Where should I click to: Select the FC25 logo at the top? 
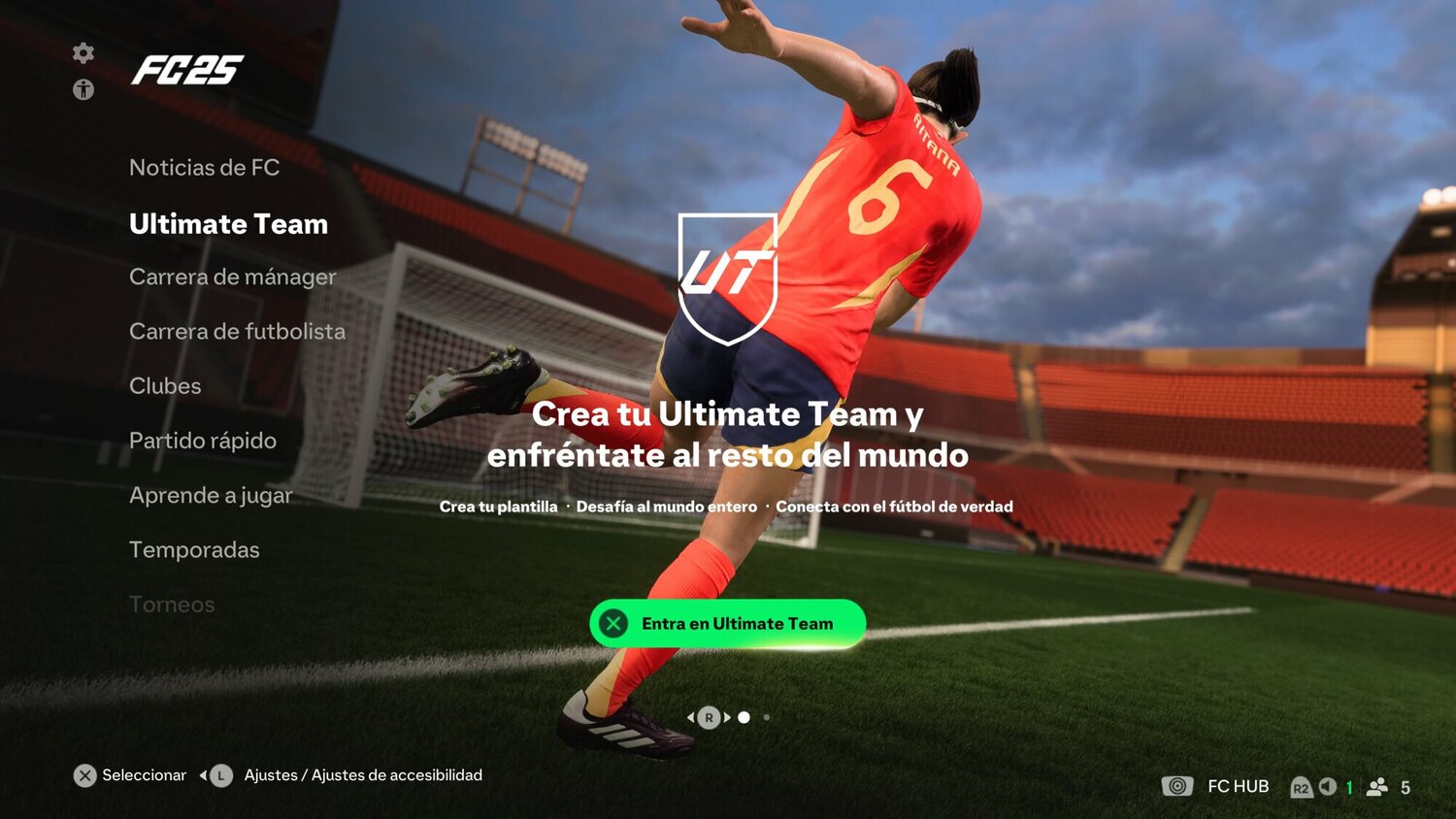[x=190, y=71]
